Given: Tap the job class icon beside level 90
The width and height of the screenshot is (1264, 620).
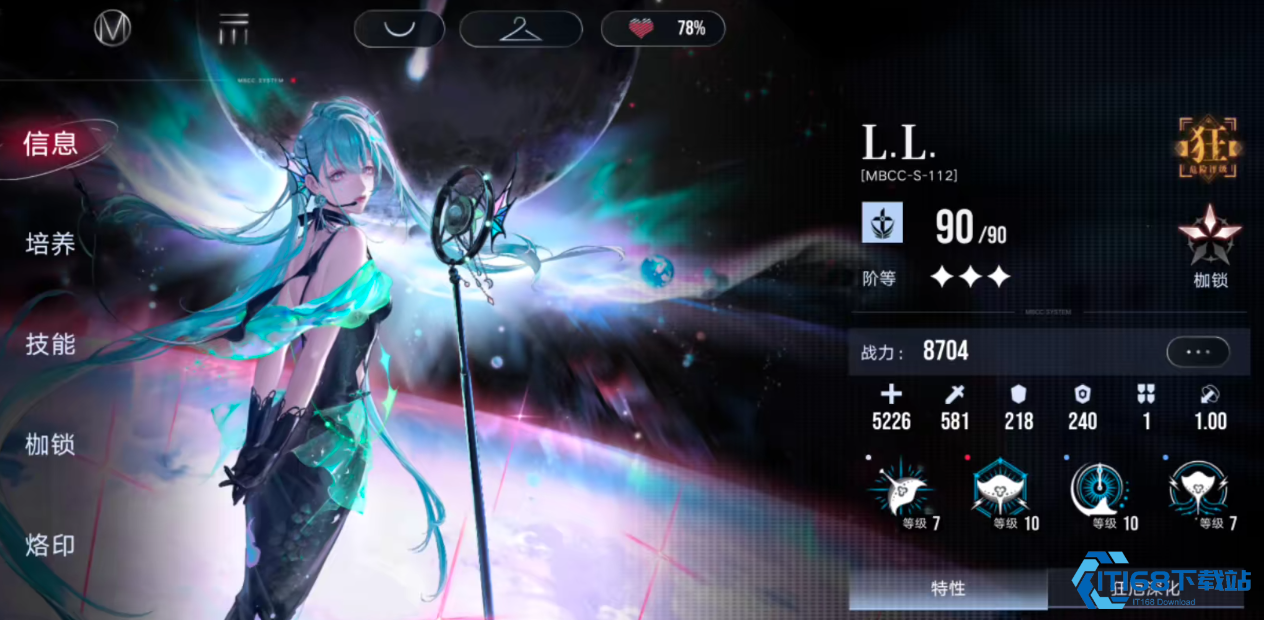Looking at the screenshot, I should click(x=883, y=223).
